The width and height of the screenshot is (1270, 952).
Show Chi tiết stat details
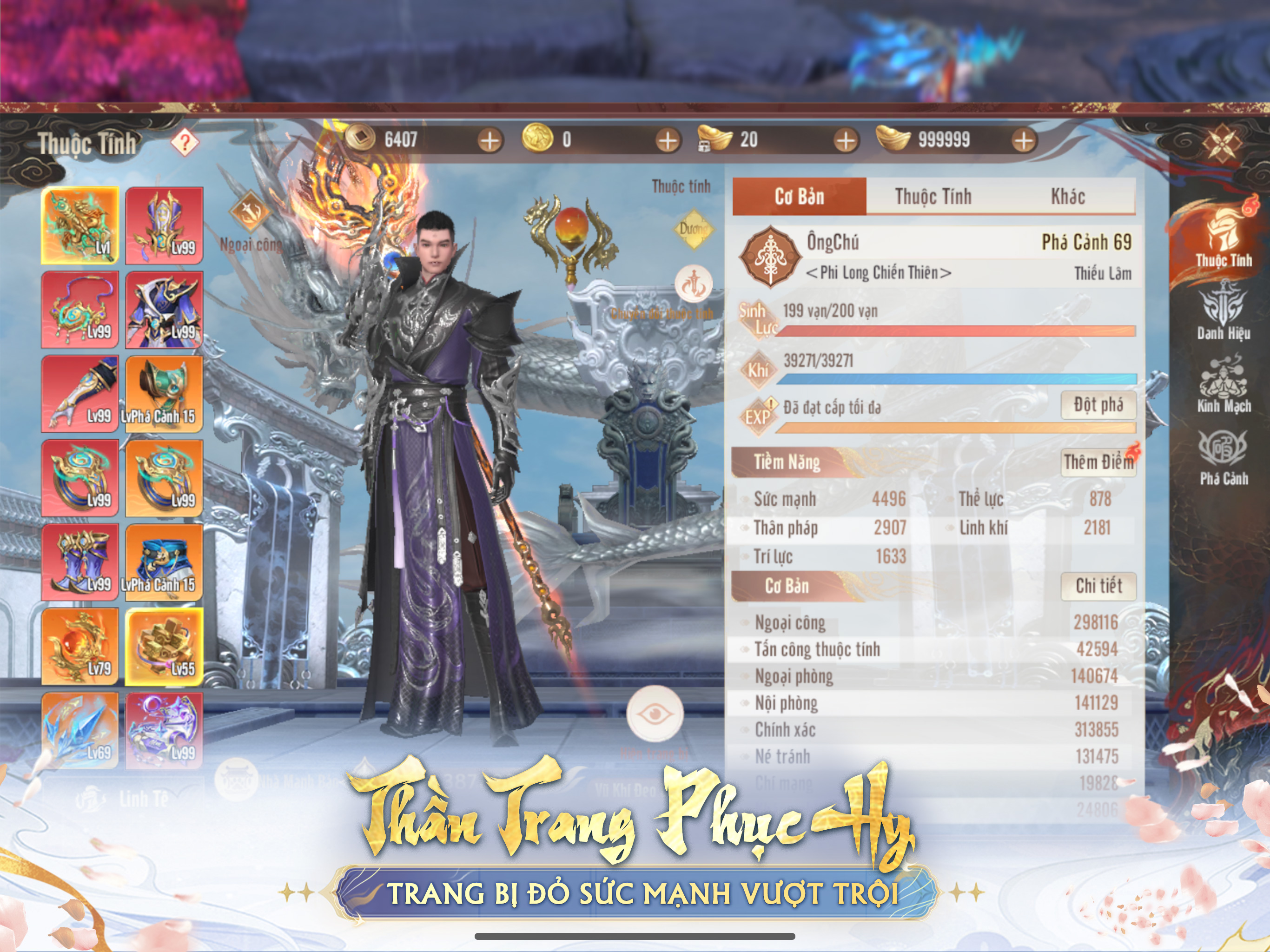click(x=1098, y=586)
